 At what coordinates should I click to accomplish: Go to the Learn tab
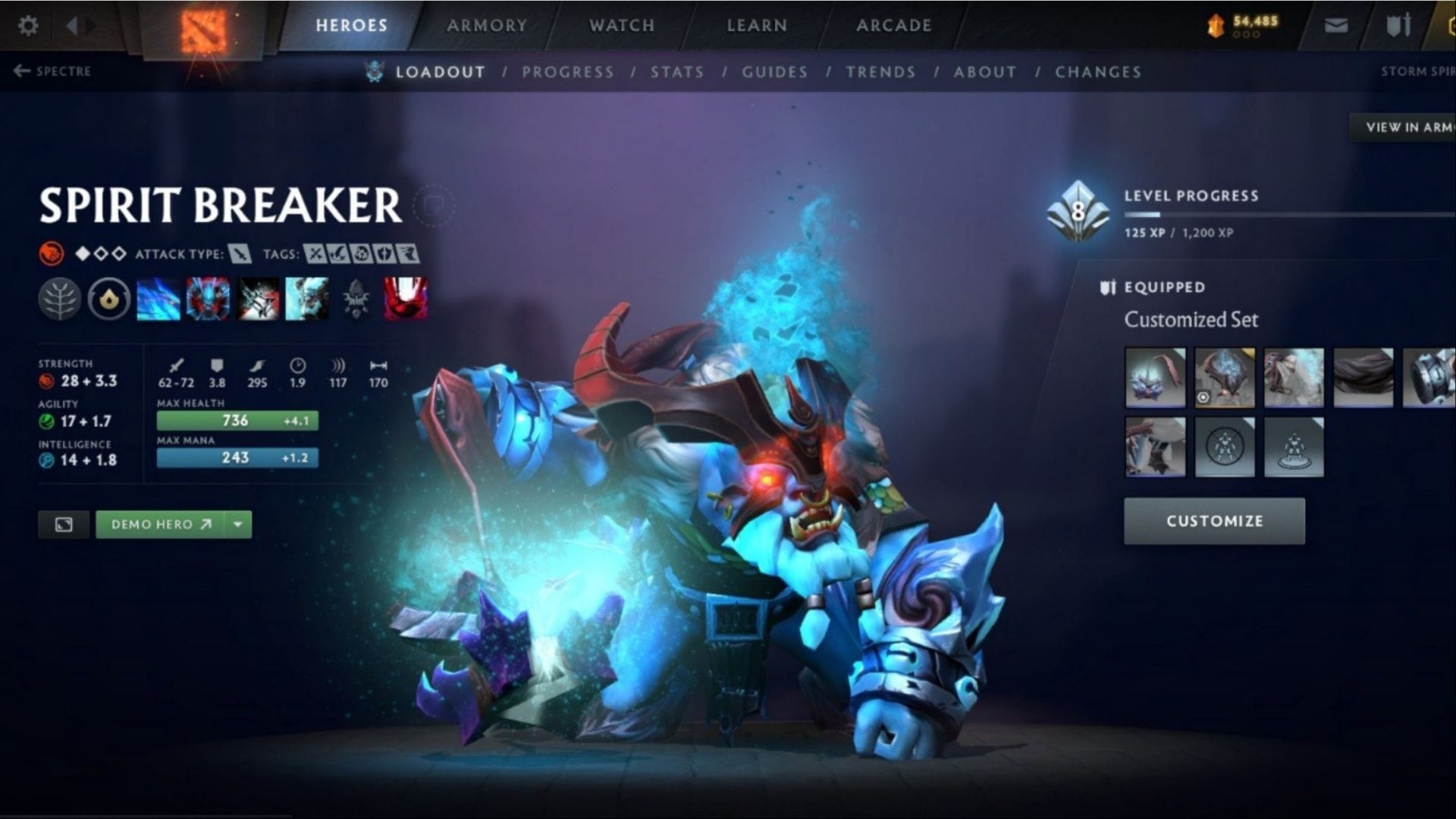pyautogui.click(x=757, y=26)
